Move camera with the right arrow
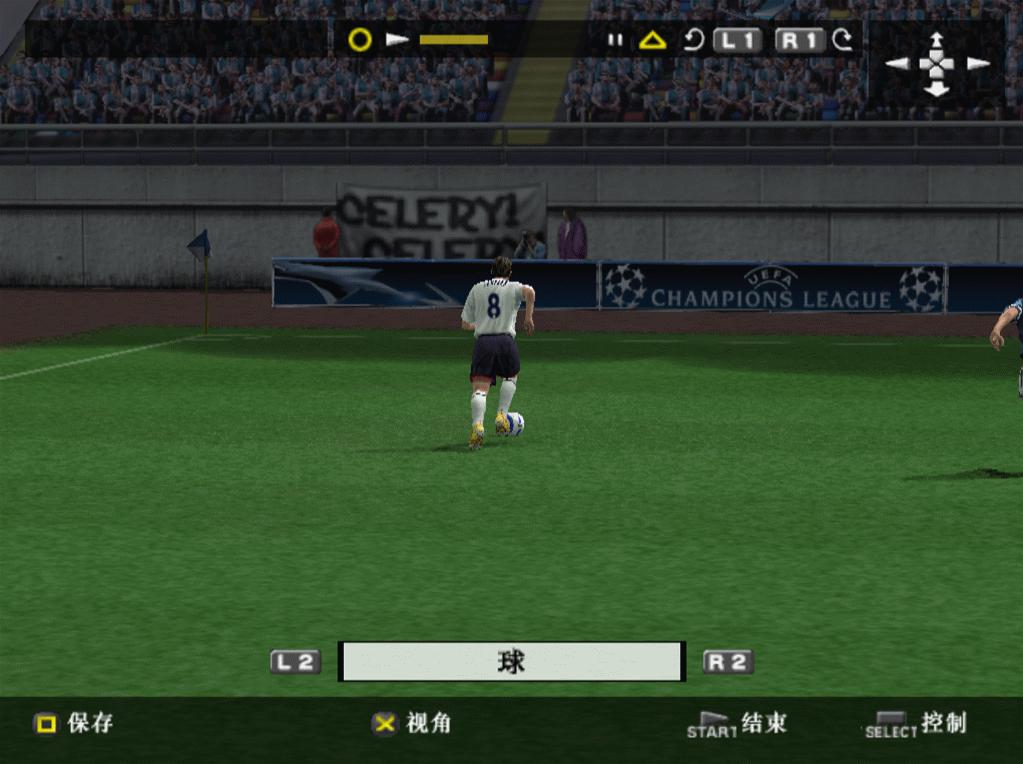Viewport: 1023px width, 764px height. coord(977,64)
